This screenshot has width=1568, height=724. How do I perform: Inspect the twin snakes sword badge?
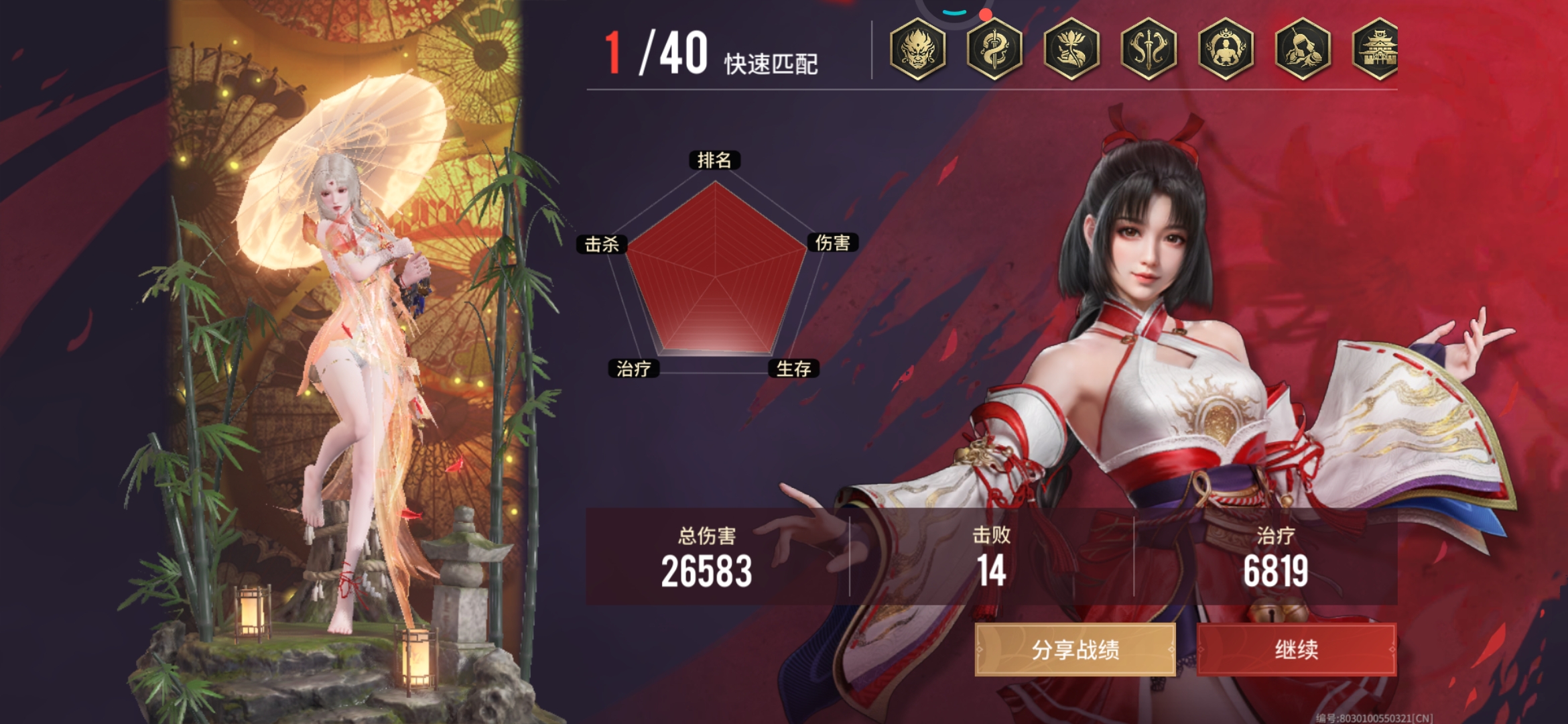[1149, 49]
